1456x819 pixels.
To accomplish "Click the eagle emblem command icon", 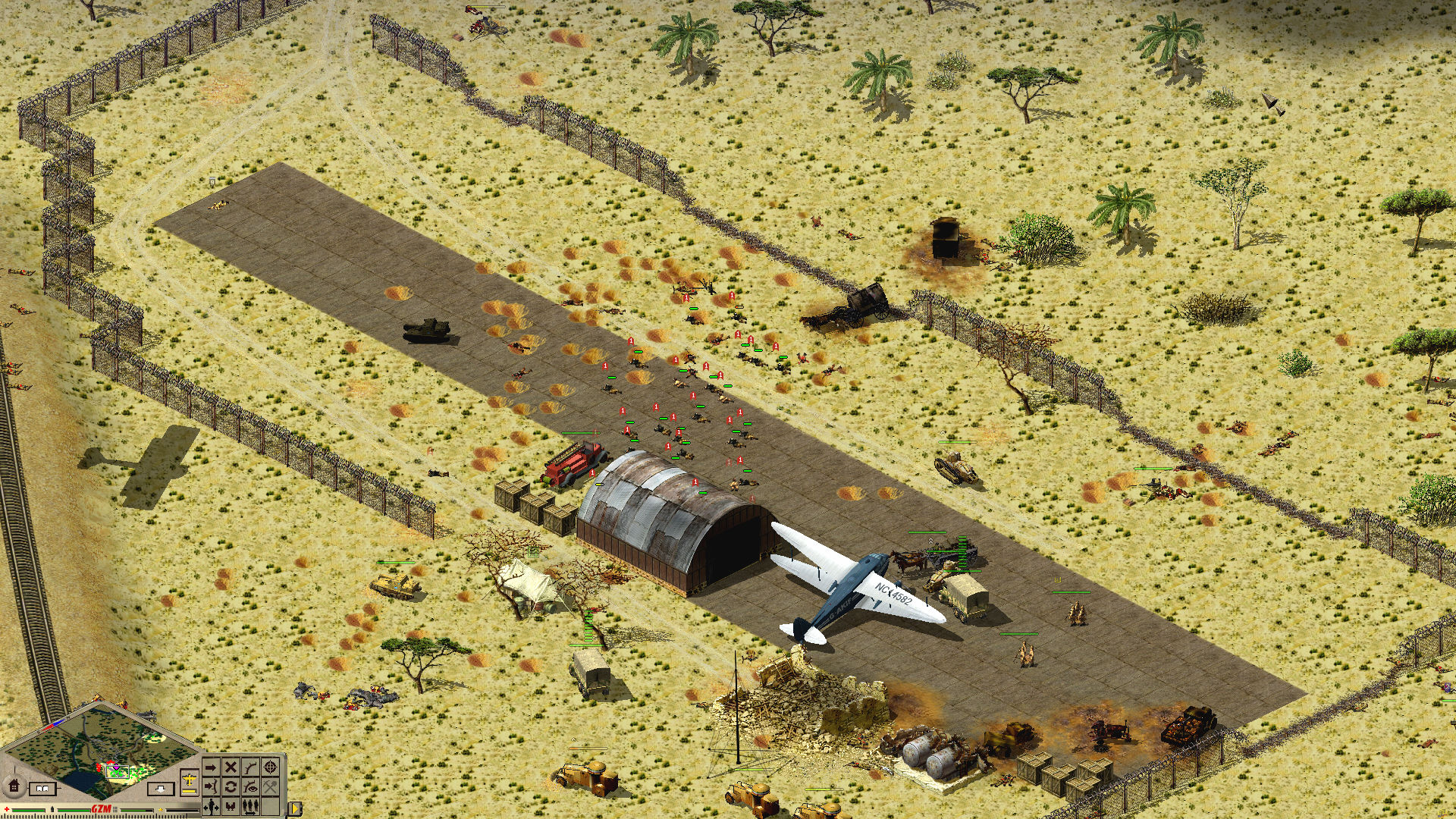I will [x=231, y=805].
